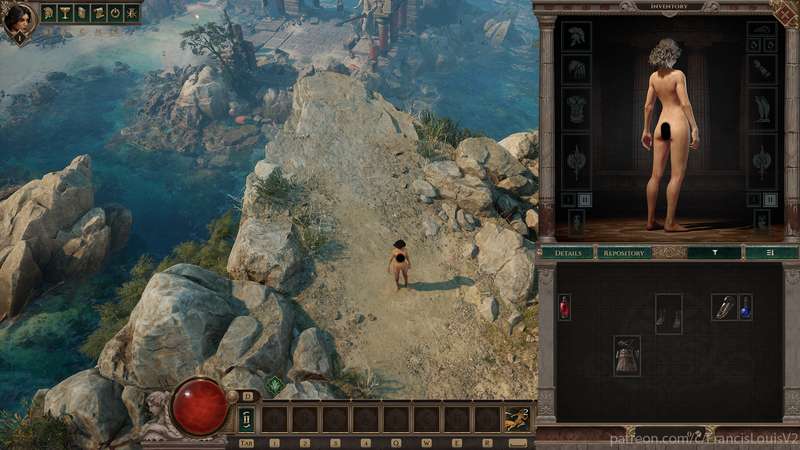
Task: Click the character portrait
Action: pos(18,21)
